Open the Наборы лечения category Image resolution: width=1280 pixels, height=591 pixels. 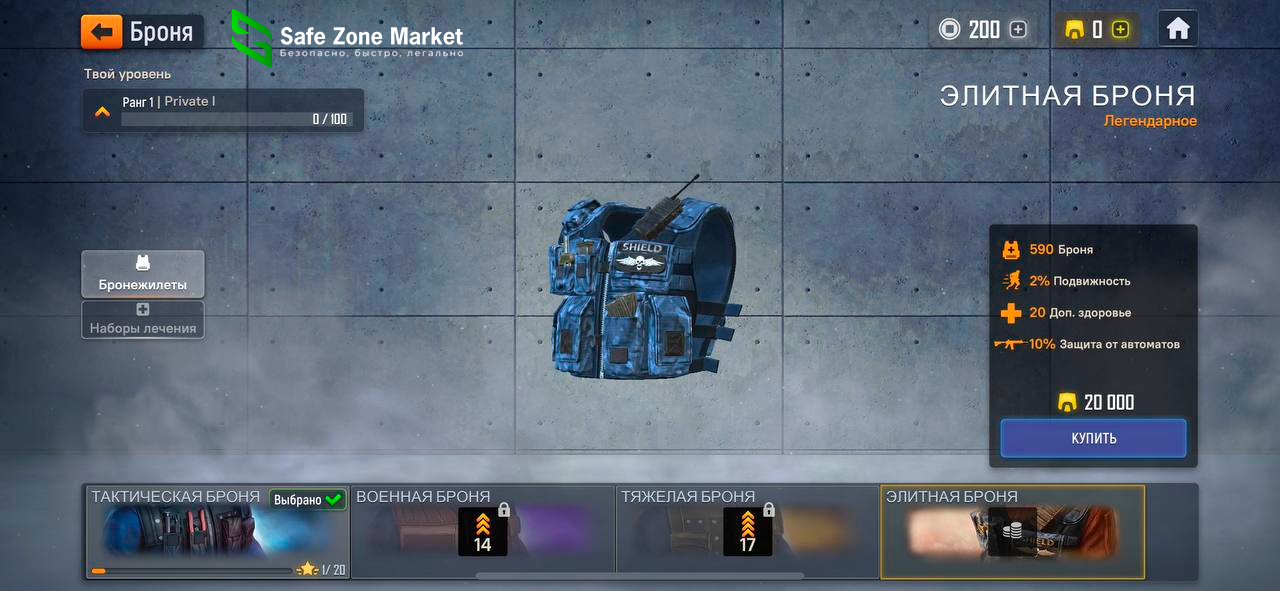click(x=143, y=319)
